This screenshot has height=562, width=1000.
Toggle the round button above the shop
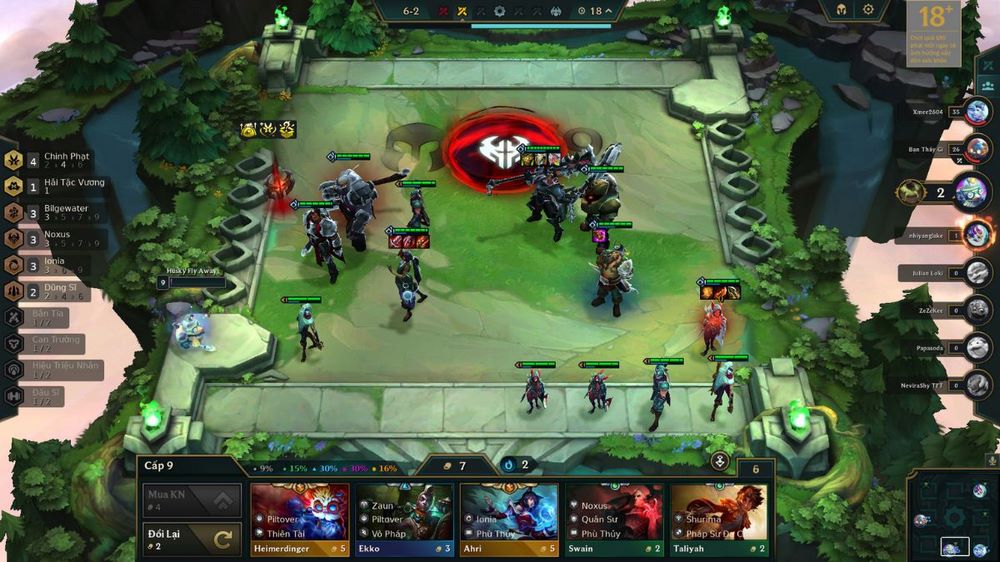pyautogui.click(x=720, y=461)
